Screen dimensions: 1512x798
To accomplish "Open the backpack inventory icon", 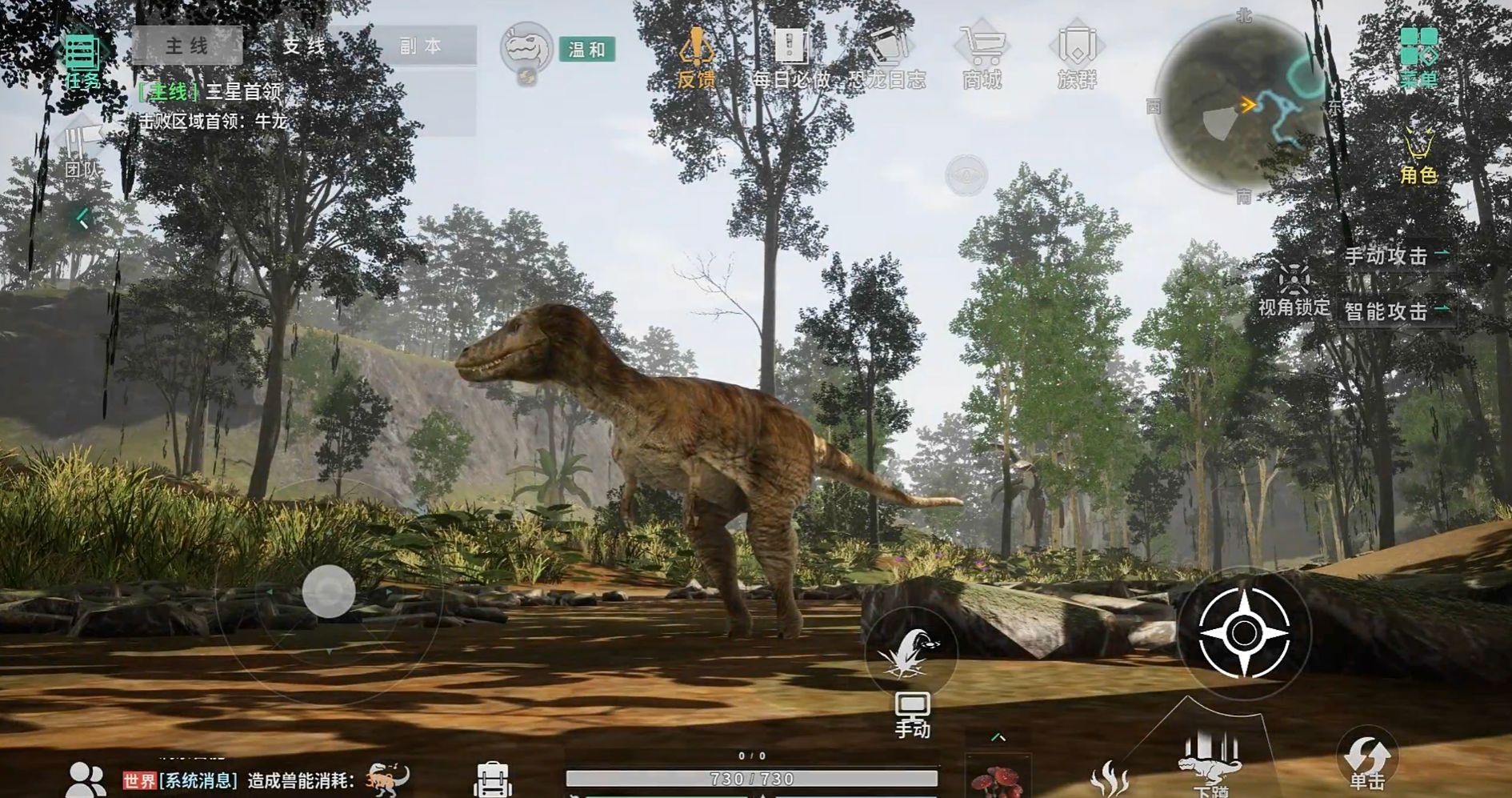I will 493,780.
